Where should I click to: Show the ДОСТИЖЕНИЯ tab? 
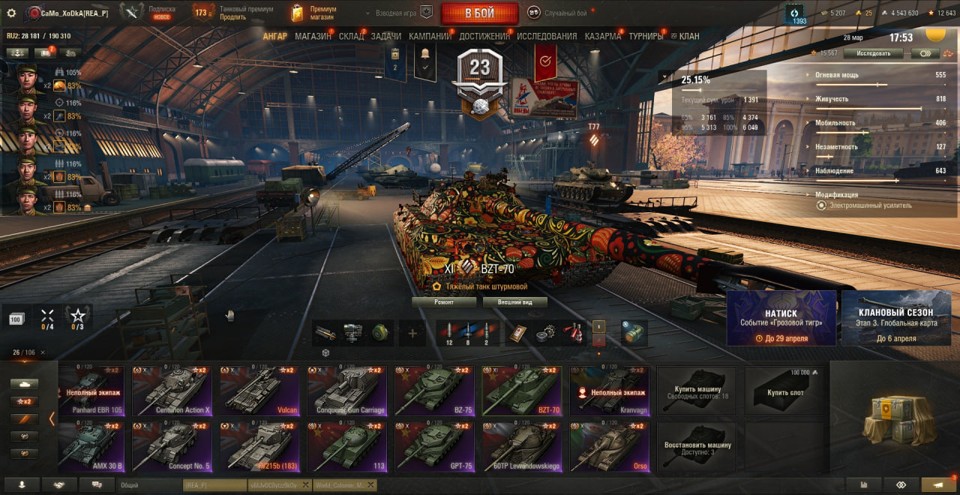click(x=484, y=36)
